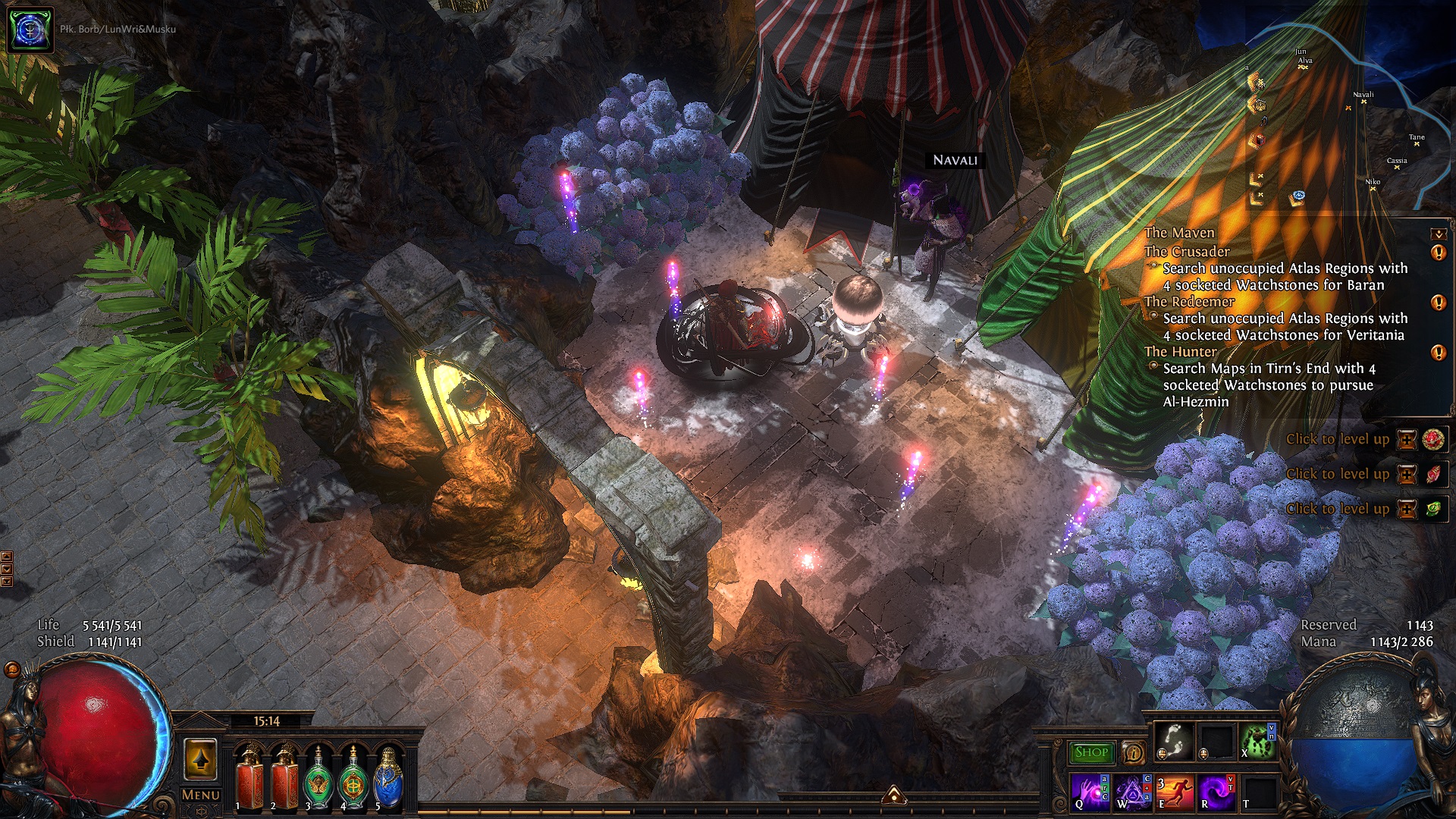This screenshot has height=819, width=1456.
Task: Click the Navali name label
Action: pyautogui.click(x=955, y=160)
